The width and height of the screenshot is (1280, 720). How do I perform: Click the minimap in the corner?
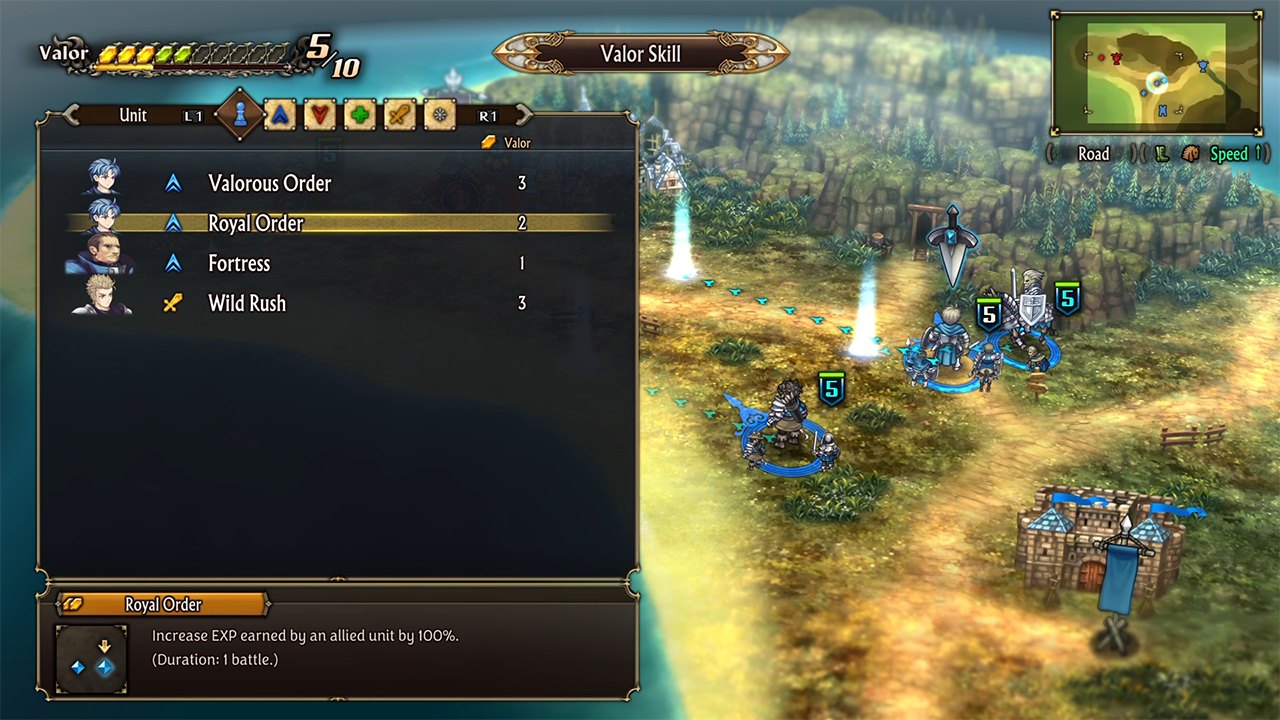point(1156,74)
